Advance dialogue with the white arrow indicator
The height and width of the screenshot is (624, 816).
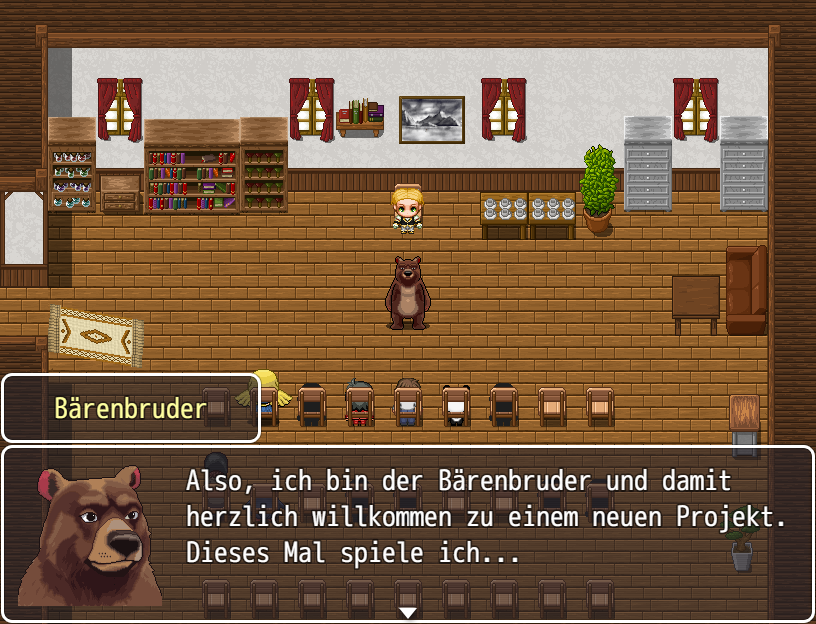[x=407, y=611]
